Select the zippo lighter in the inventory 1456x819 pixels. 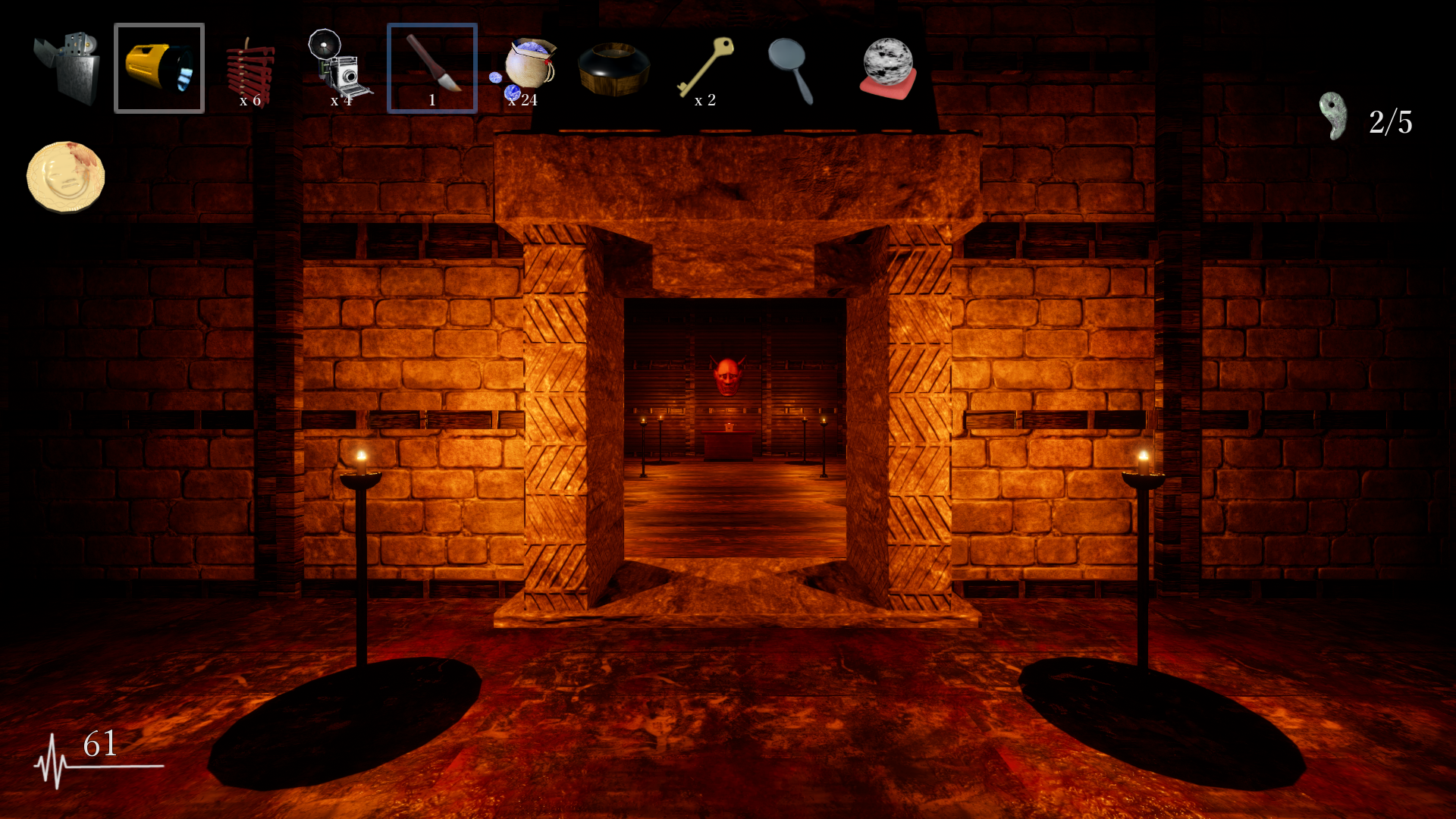point(67,68)
